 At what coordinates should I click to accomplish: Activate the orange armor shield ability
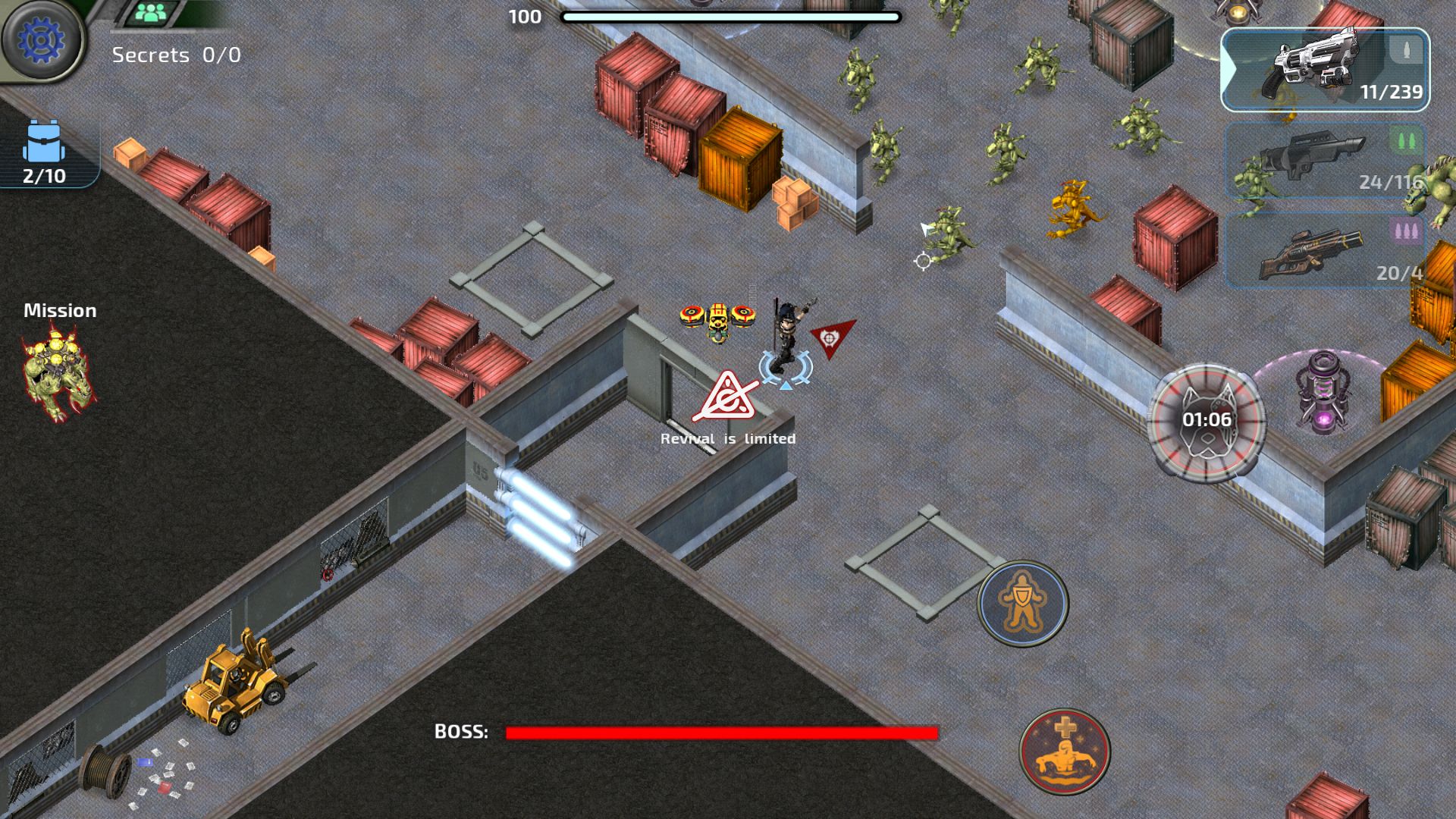[x=1022, y=602]
